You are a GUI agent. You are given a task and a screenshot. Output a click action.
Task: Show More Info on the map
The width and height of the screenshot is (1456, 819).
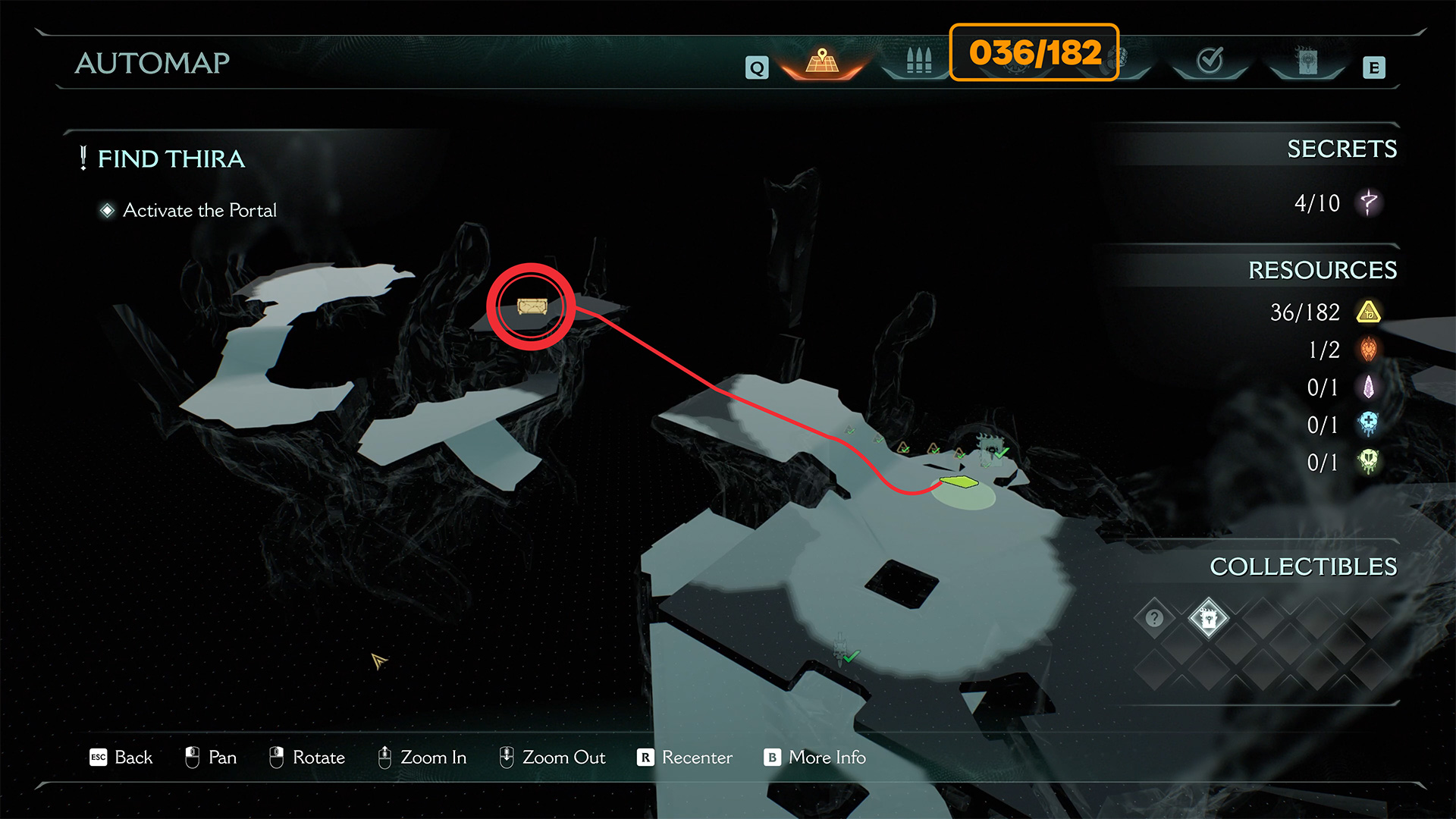(815, 758)
